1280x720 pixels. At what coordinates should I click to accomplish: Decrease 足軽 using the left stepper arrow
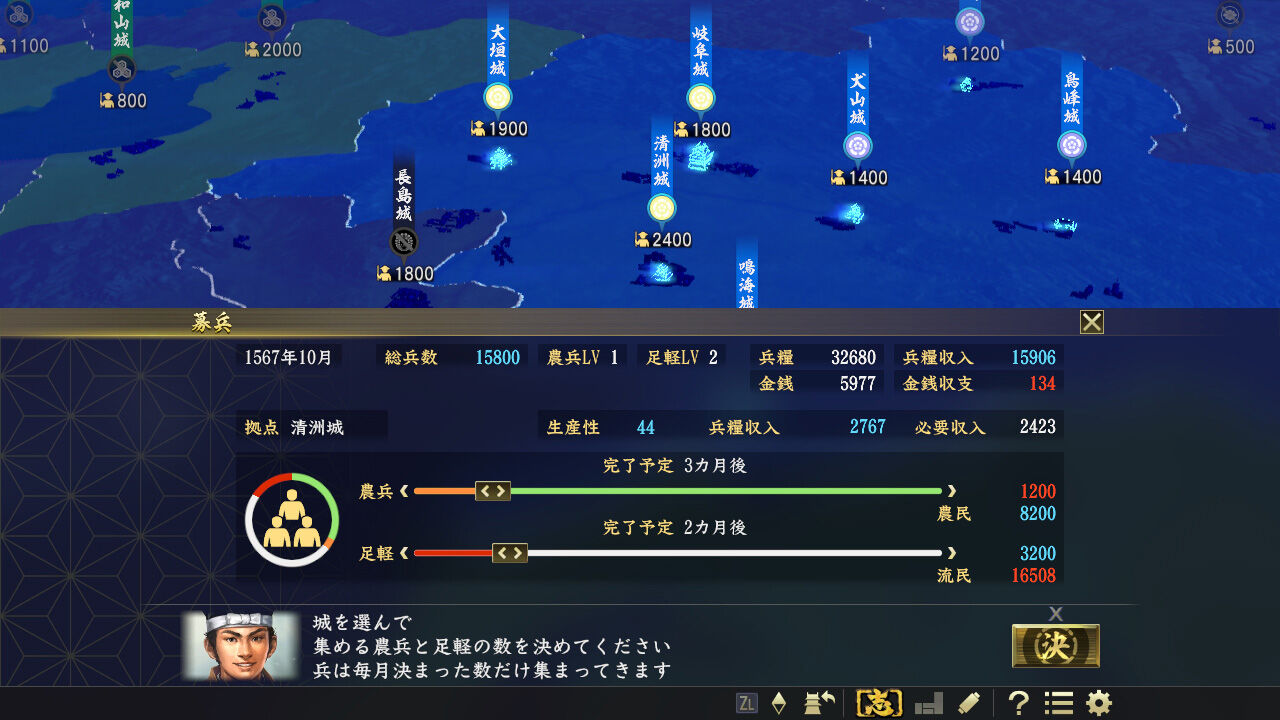tap(503, 553)
